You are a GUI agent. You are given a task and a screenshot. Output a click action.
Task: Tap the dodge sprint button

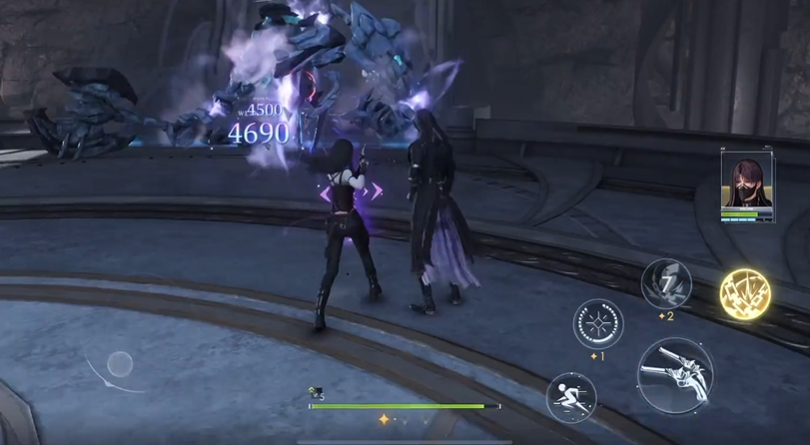571,396
